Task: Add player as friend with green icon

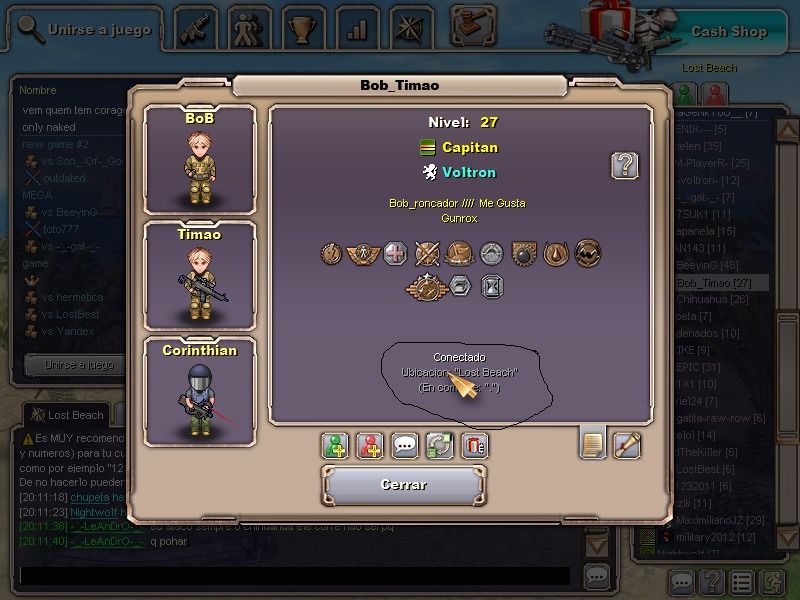Action: pyautogui.click(x=336, y=445)
